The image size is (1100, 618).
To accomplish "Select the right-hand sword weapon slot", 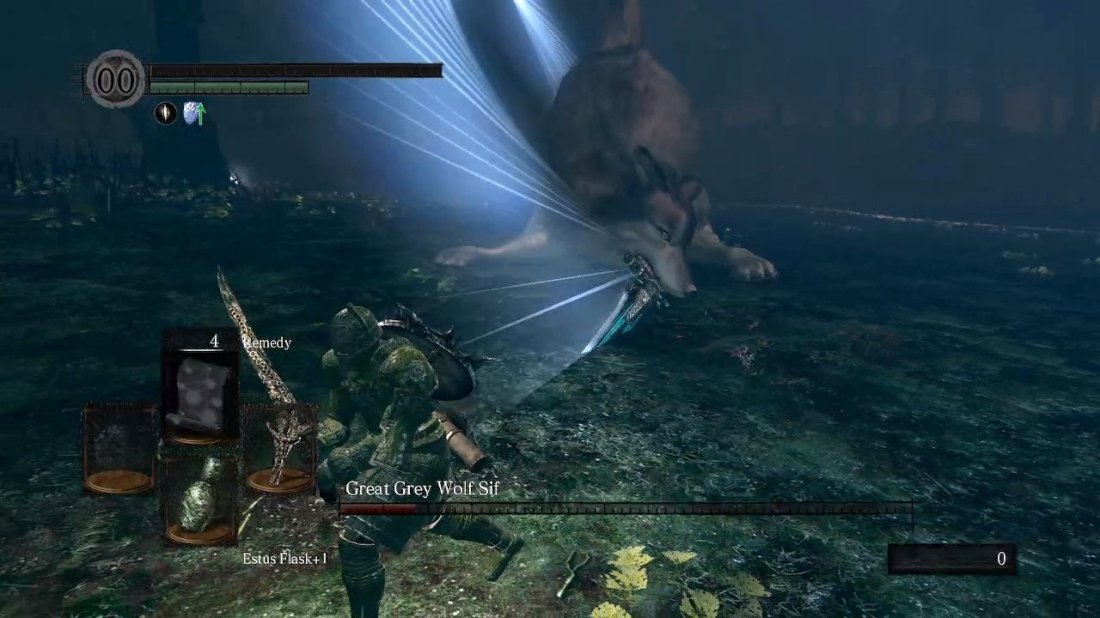I will (x=279, y=448).
